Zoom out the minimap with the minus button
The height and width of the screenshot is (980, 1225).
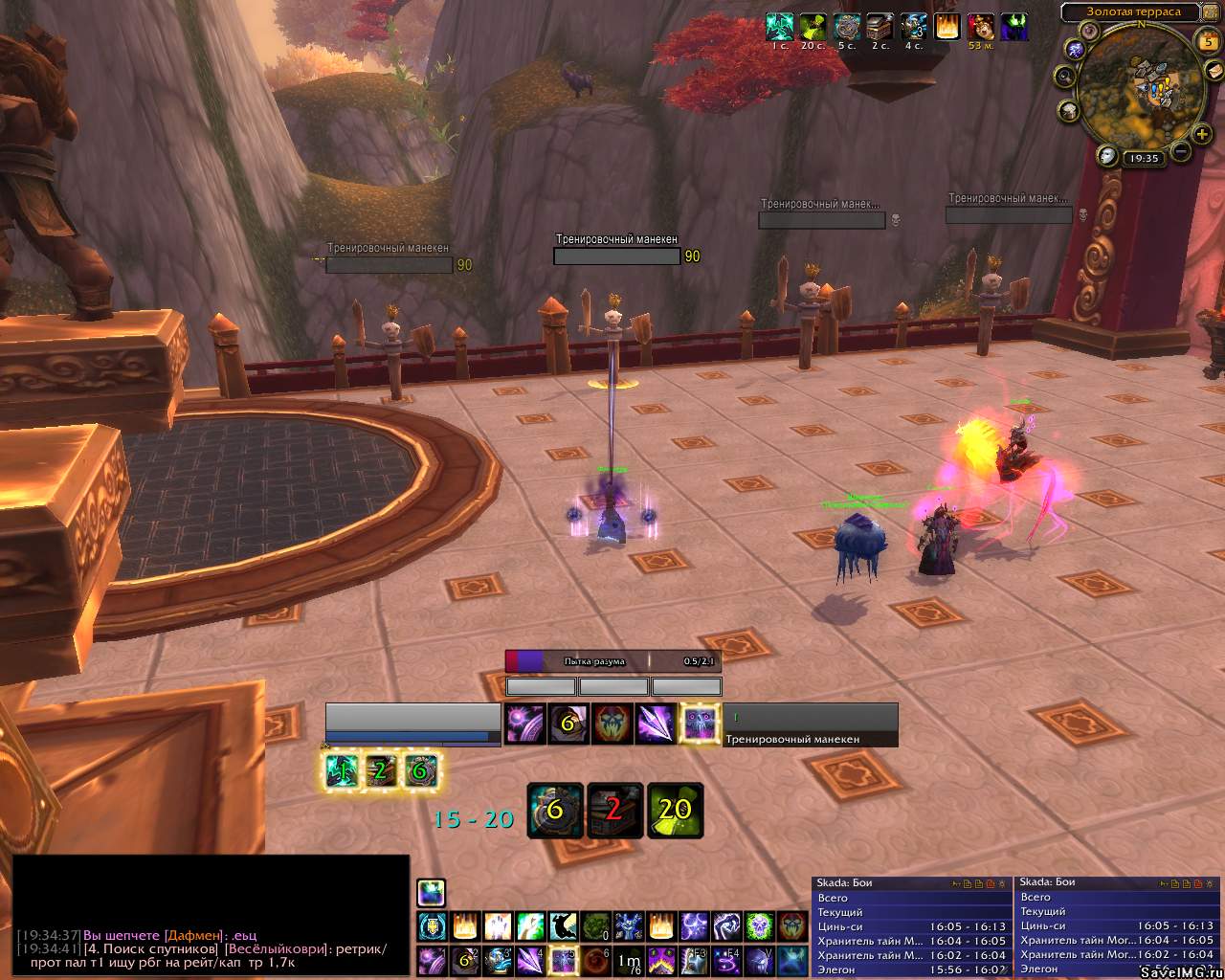[x=1182, y=151]
